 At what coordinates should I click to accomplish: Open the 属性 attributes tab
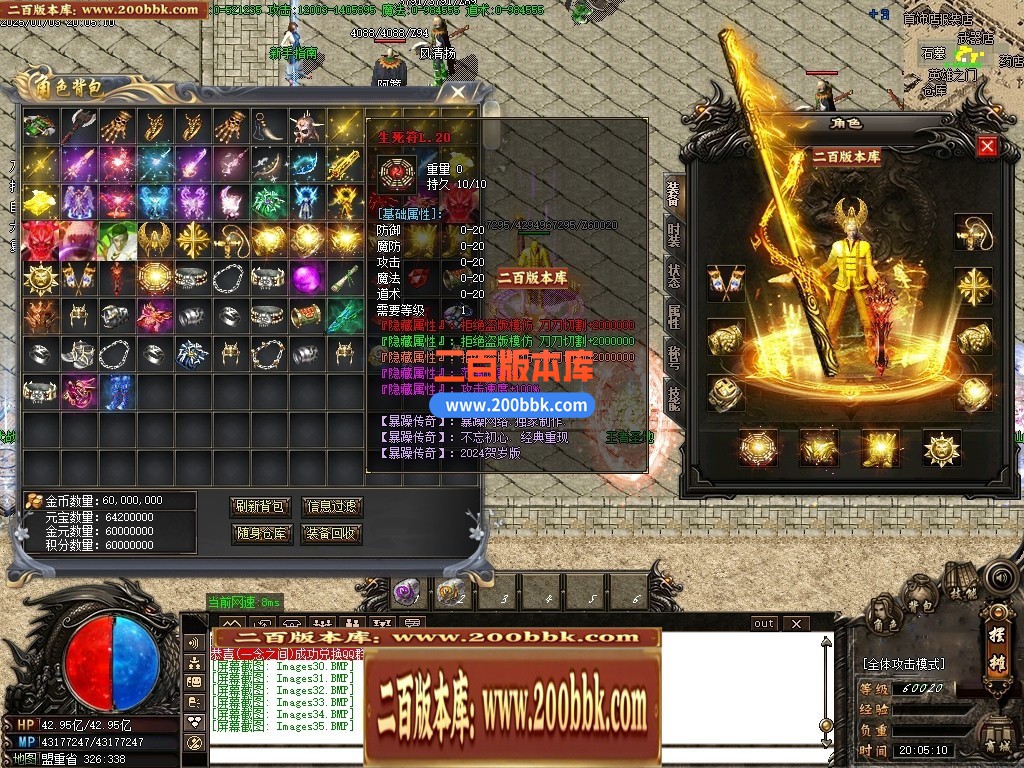tap(673, 317)
